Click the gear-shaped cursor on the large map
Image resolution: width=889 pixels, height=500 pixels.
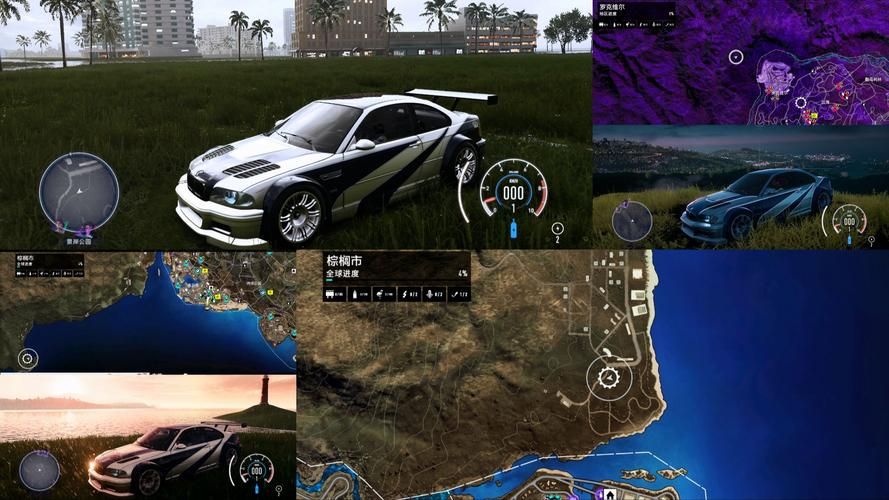click(x=608, y=378)
